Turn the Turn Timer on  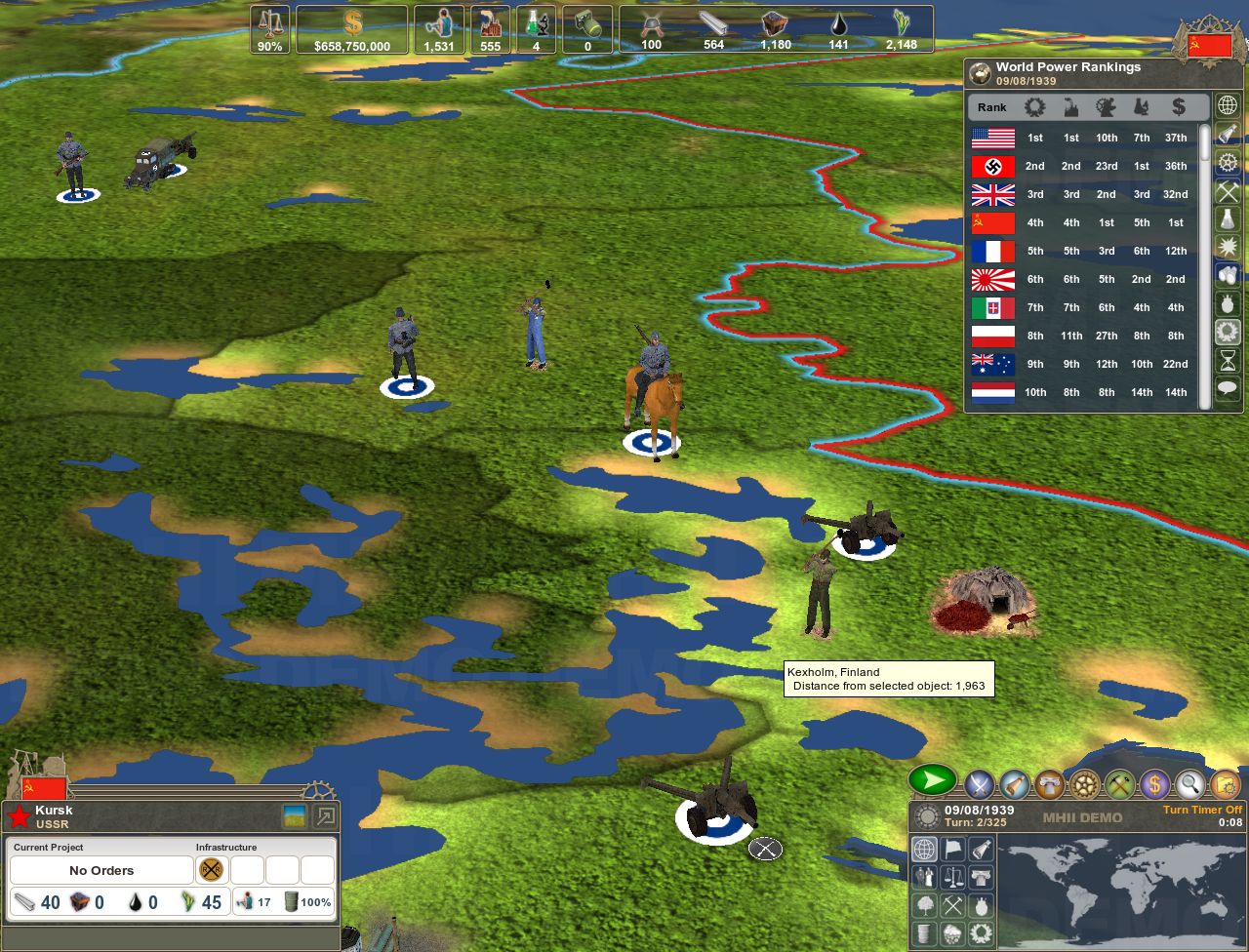tap(1201, 810)
